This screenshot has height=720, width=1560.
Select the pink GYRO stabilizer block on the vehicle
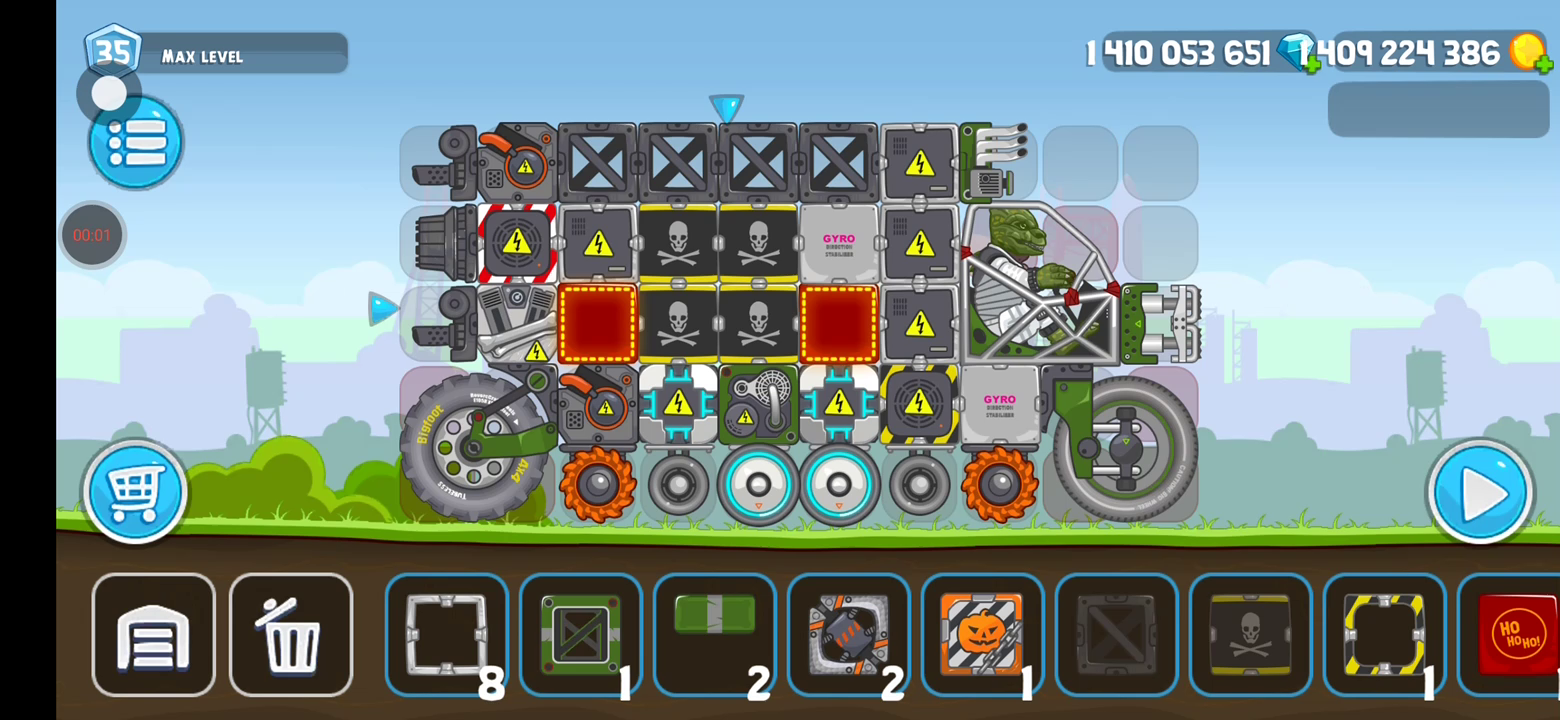[839, 245]
